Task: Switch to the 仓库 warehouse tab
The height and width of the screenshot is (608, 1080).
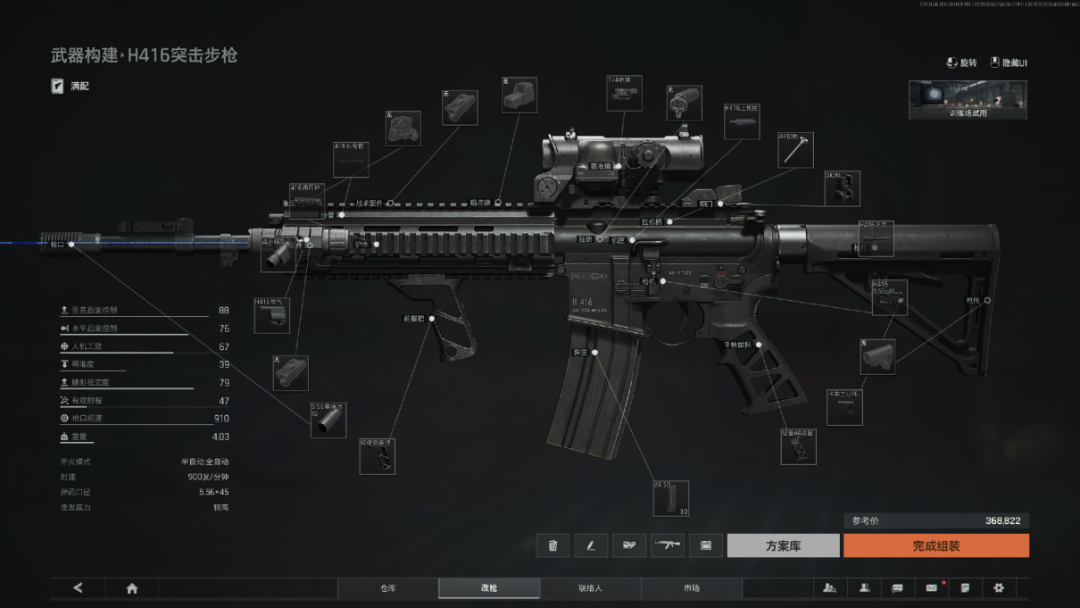Action: pos(388,588)
